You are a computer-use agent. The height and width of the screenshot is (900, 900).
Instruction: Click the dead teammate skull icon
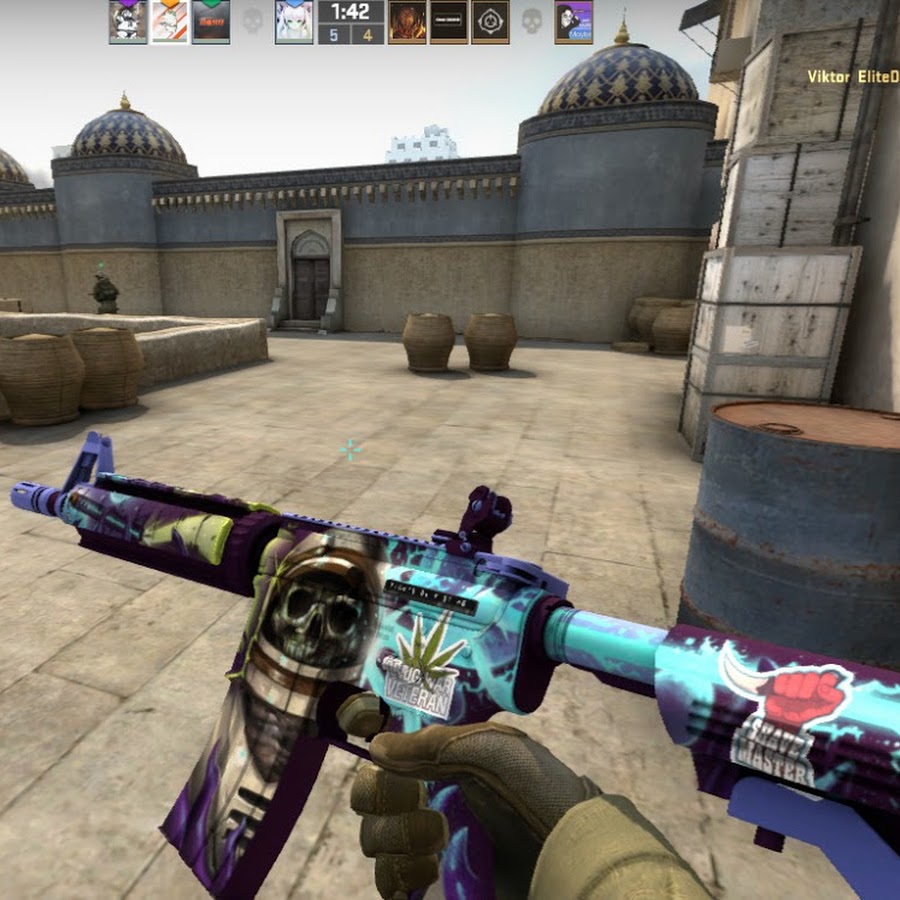pyautogui.click(x=252, y=21)
